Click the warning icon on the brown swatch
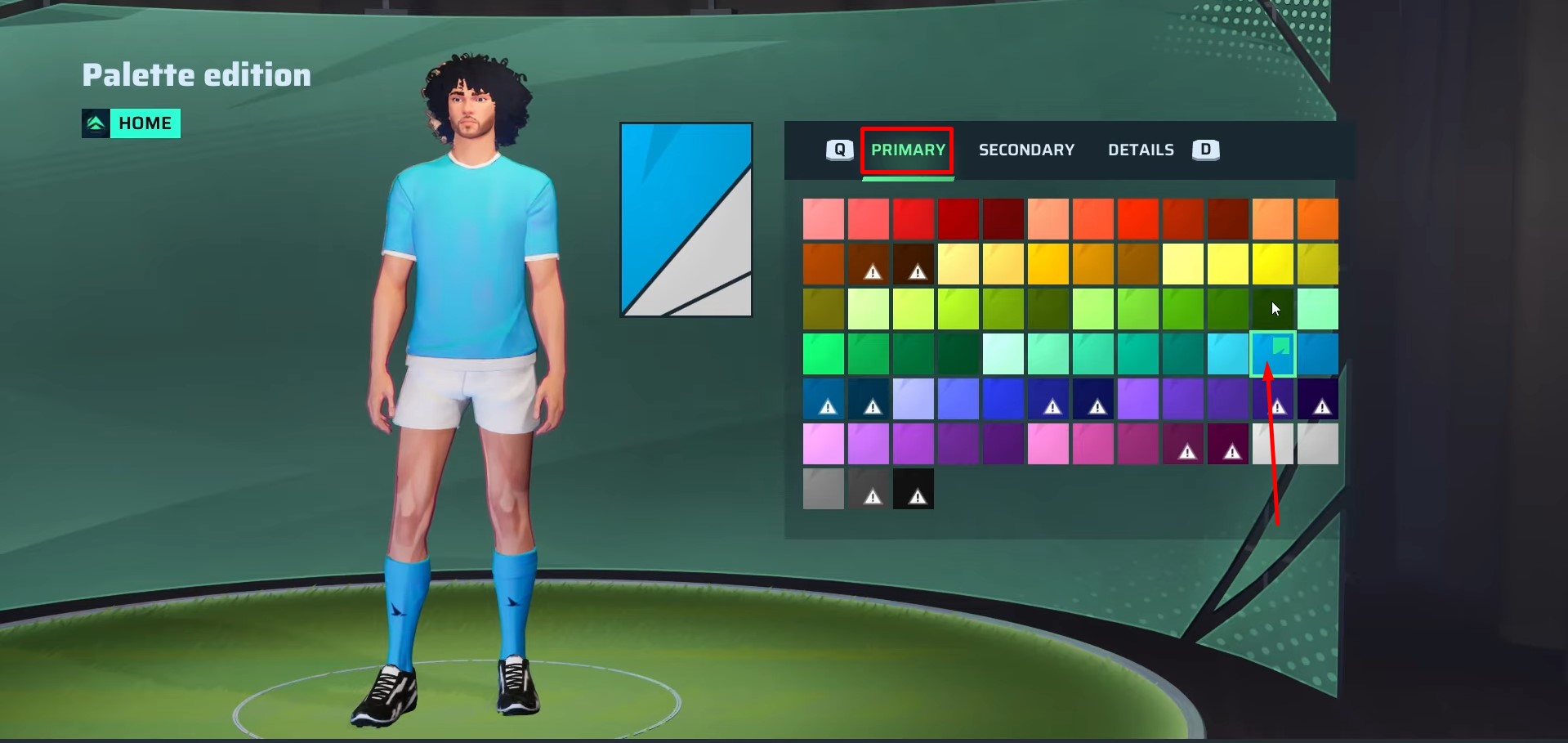 click(872, 270)
